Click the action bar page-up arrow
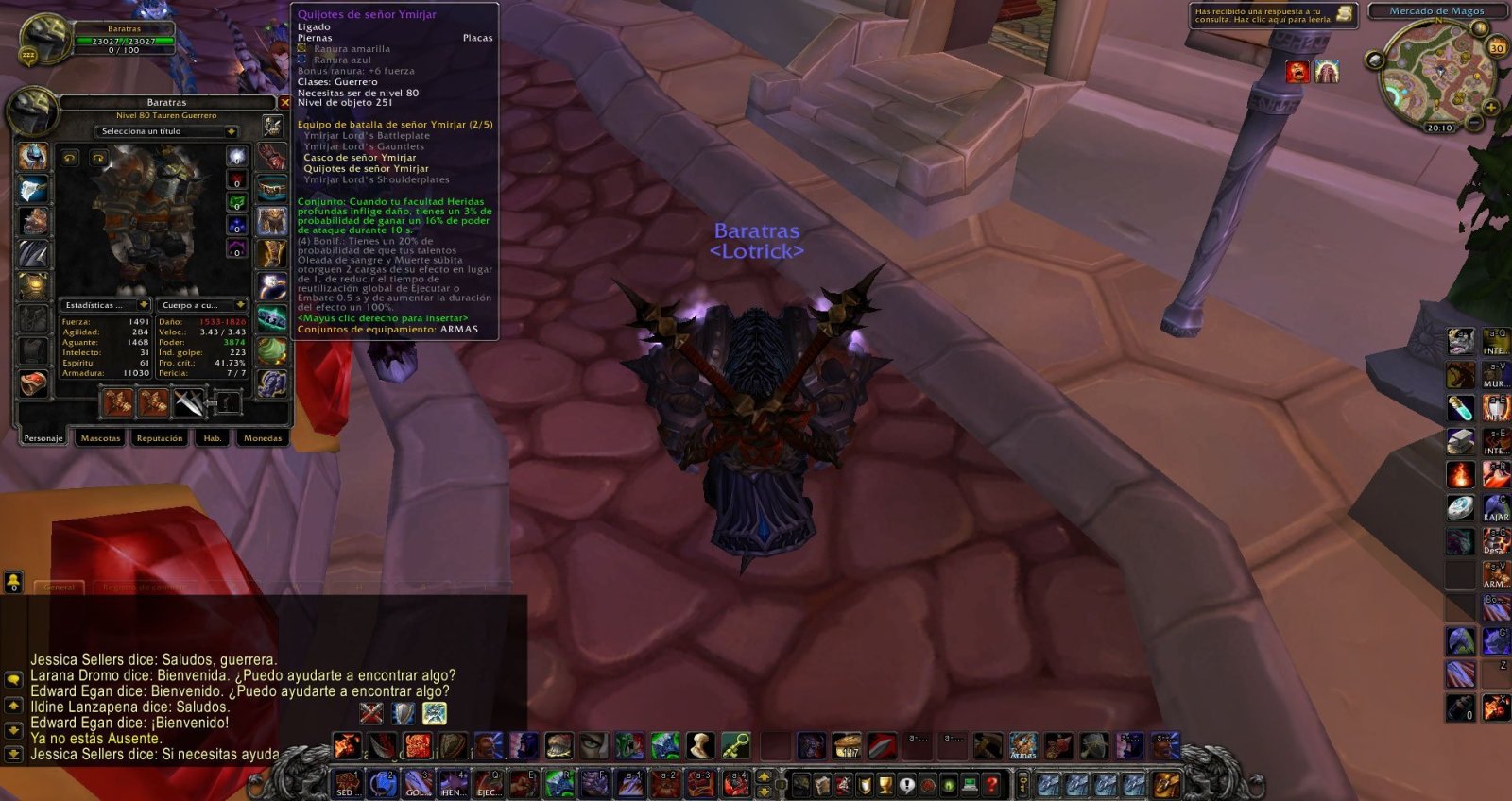This screenshot has width=1512, height=801. click(764, 776)
